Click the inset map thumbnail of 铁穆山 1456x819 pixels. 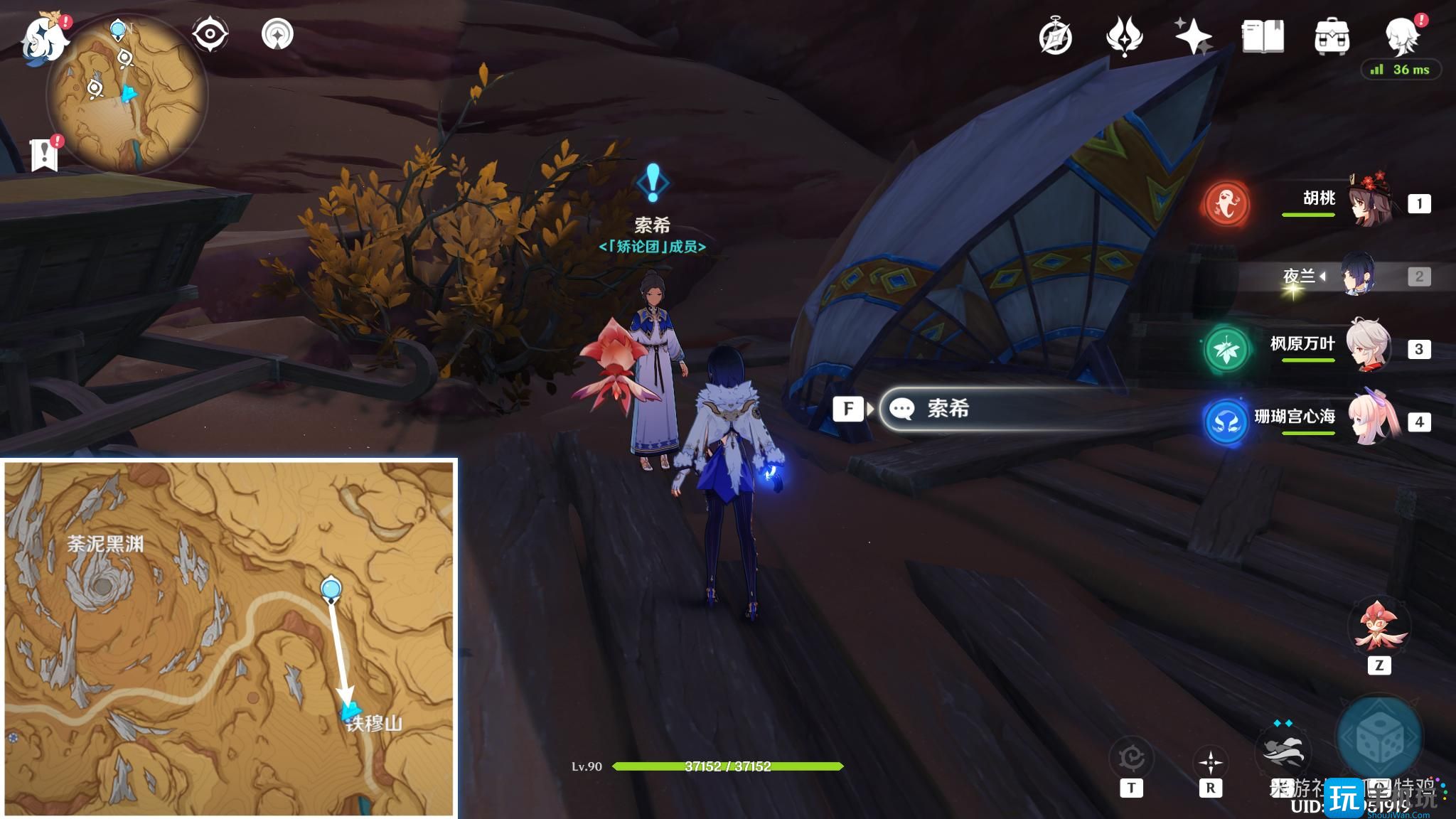[229, 638]
